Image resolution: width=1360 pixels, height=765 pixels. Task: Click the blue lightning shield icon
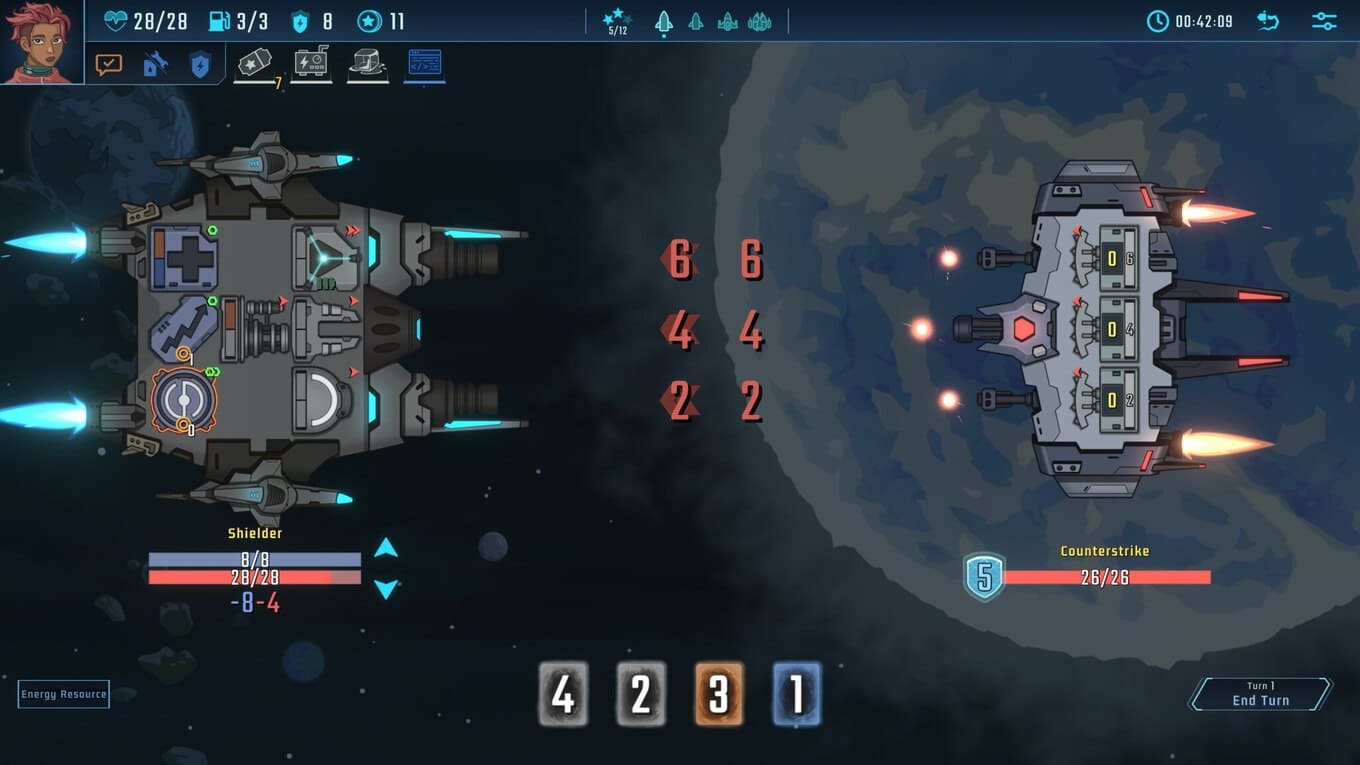[200, 65]
